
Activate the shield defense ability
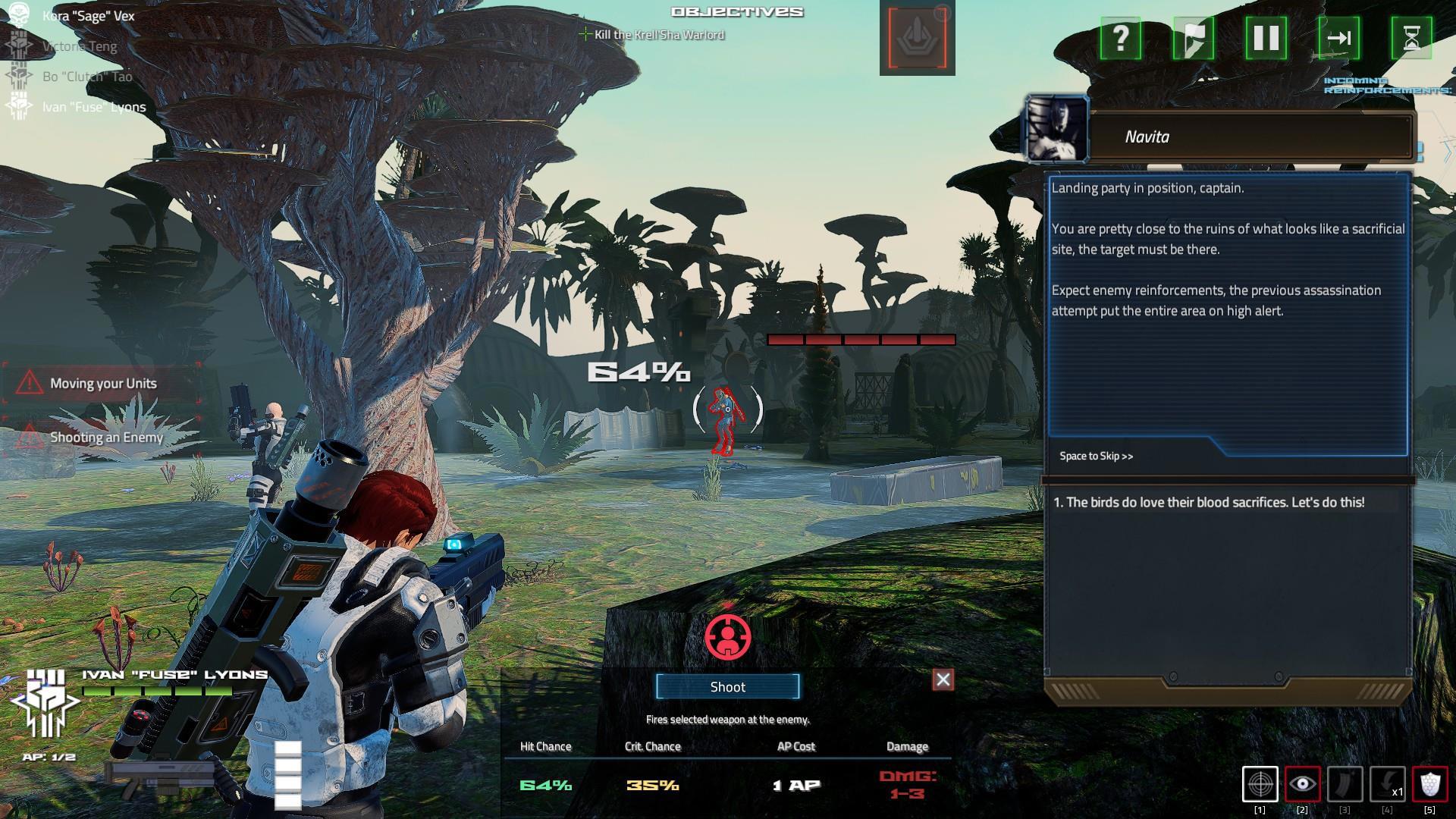pos(1429,784)
